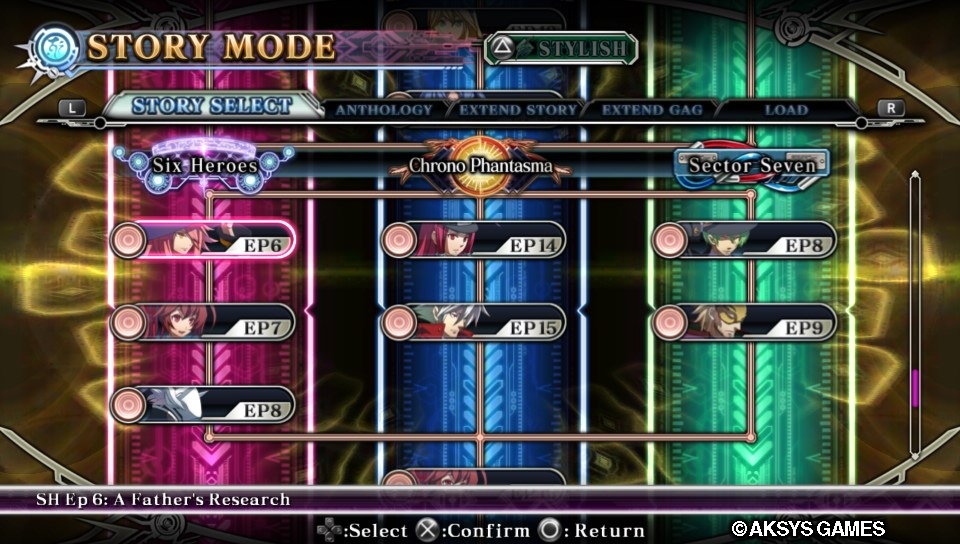Screen dimensions: 960x544
Task: Switch to the Story Select tab
Action: 212,106
